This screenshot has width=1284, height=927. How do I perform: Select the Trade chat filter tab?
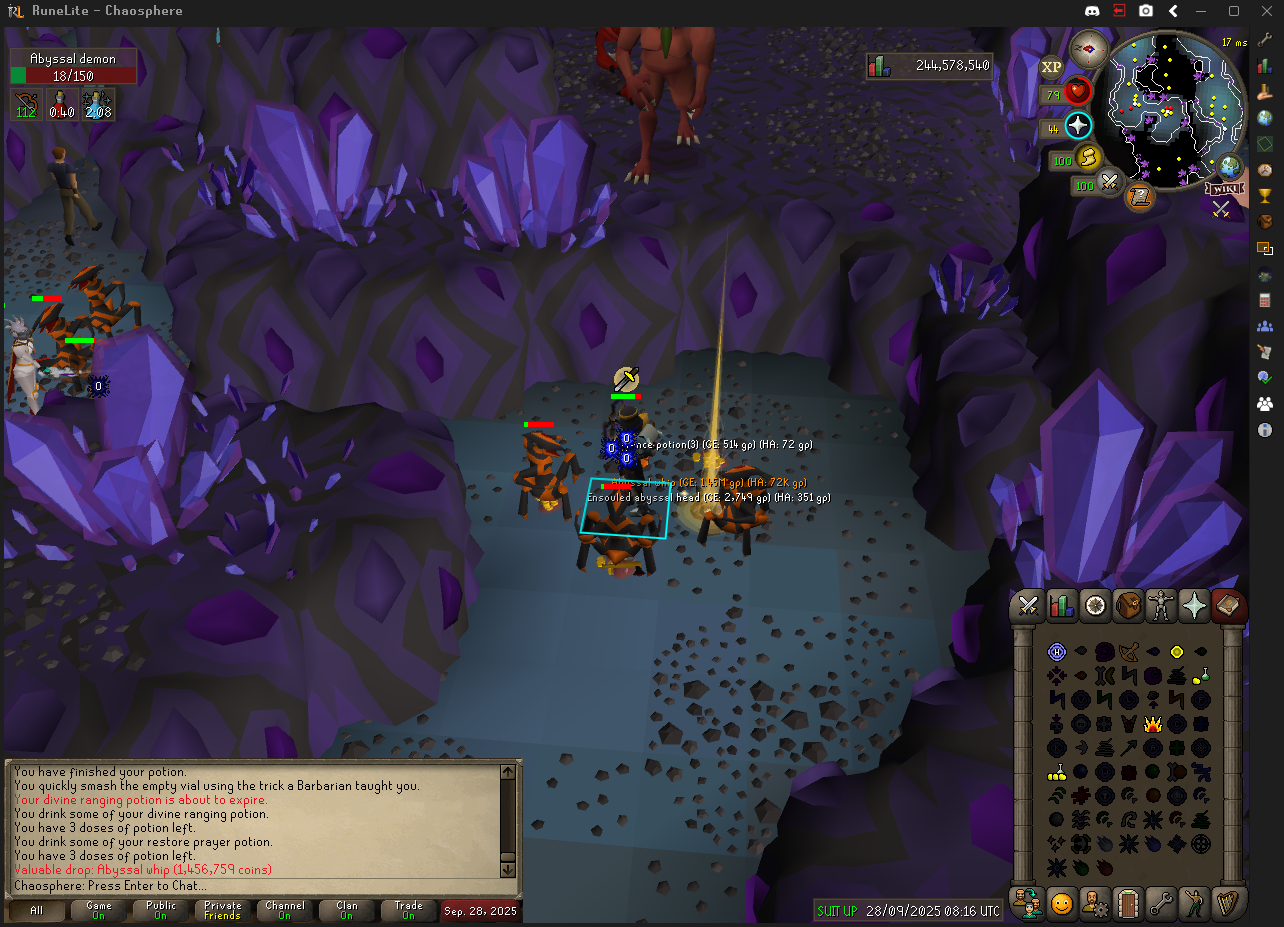pyautogui.click(x=408, y=910)
